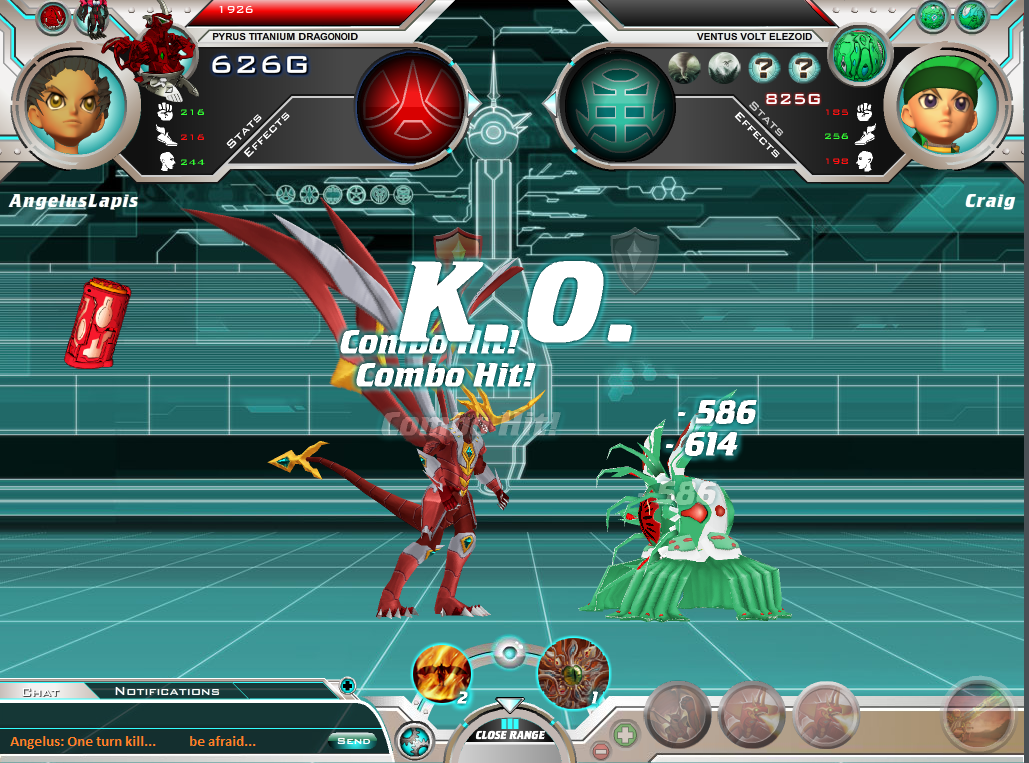Switch to the Chat tab
This screenshot has height=763, width=1029.
click(x=41, y=691)
